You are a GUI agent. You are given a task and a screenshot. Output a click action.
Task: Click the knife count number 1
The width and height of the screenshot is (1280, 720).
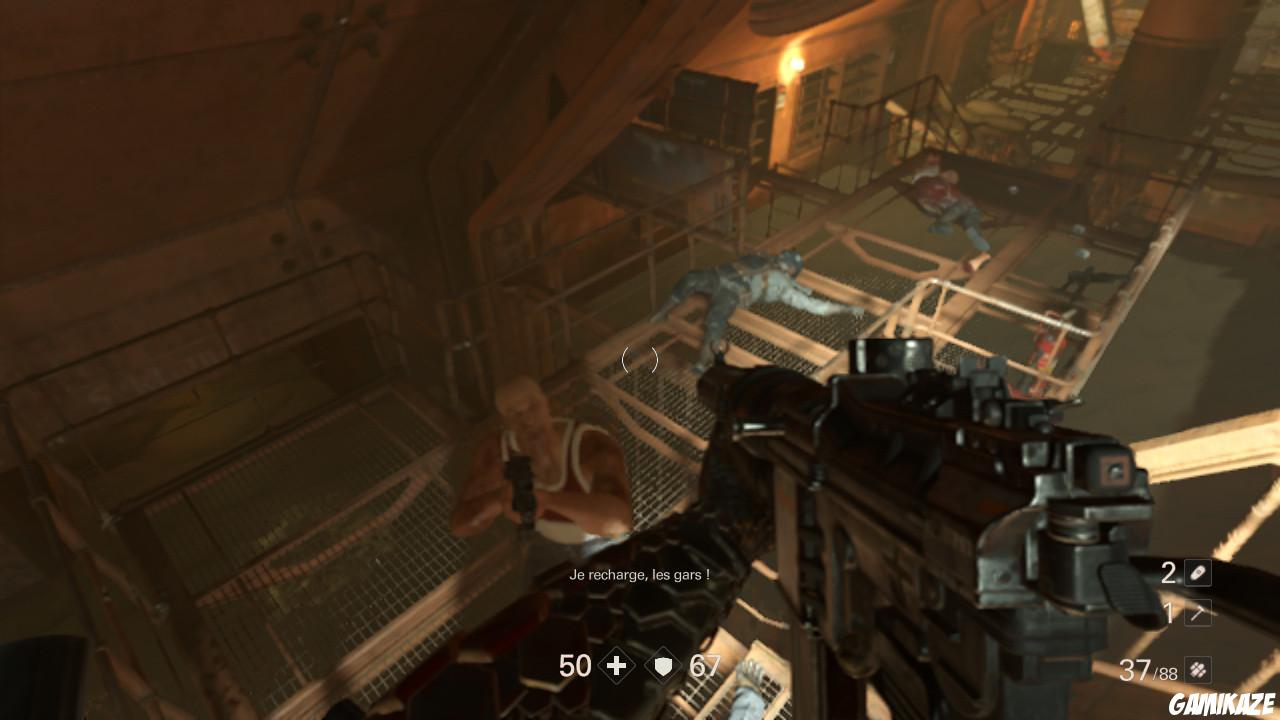(x=1168, y=611)
